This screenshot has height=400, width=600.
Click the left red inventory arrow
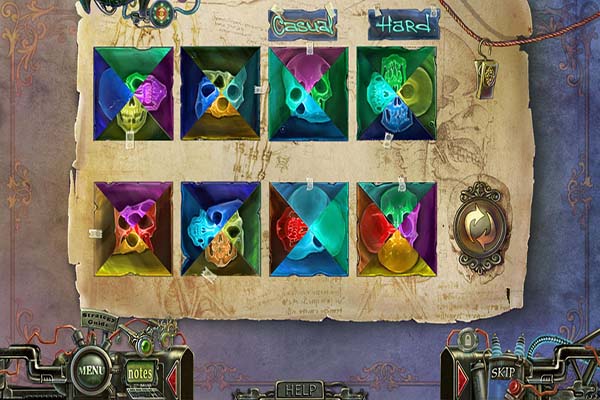(171, 378)
